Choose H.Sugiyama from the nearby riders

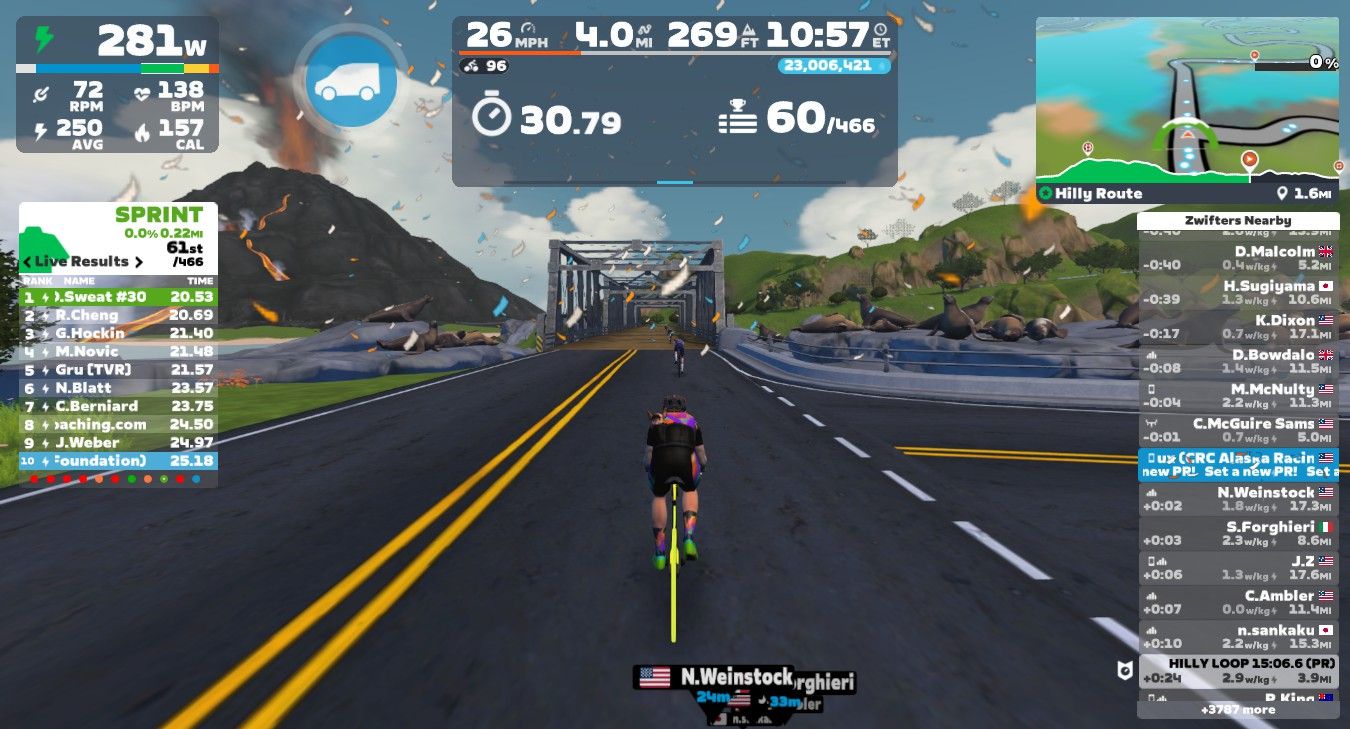click(1238, 292)
